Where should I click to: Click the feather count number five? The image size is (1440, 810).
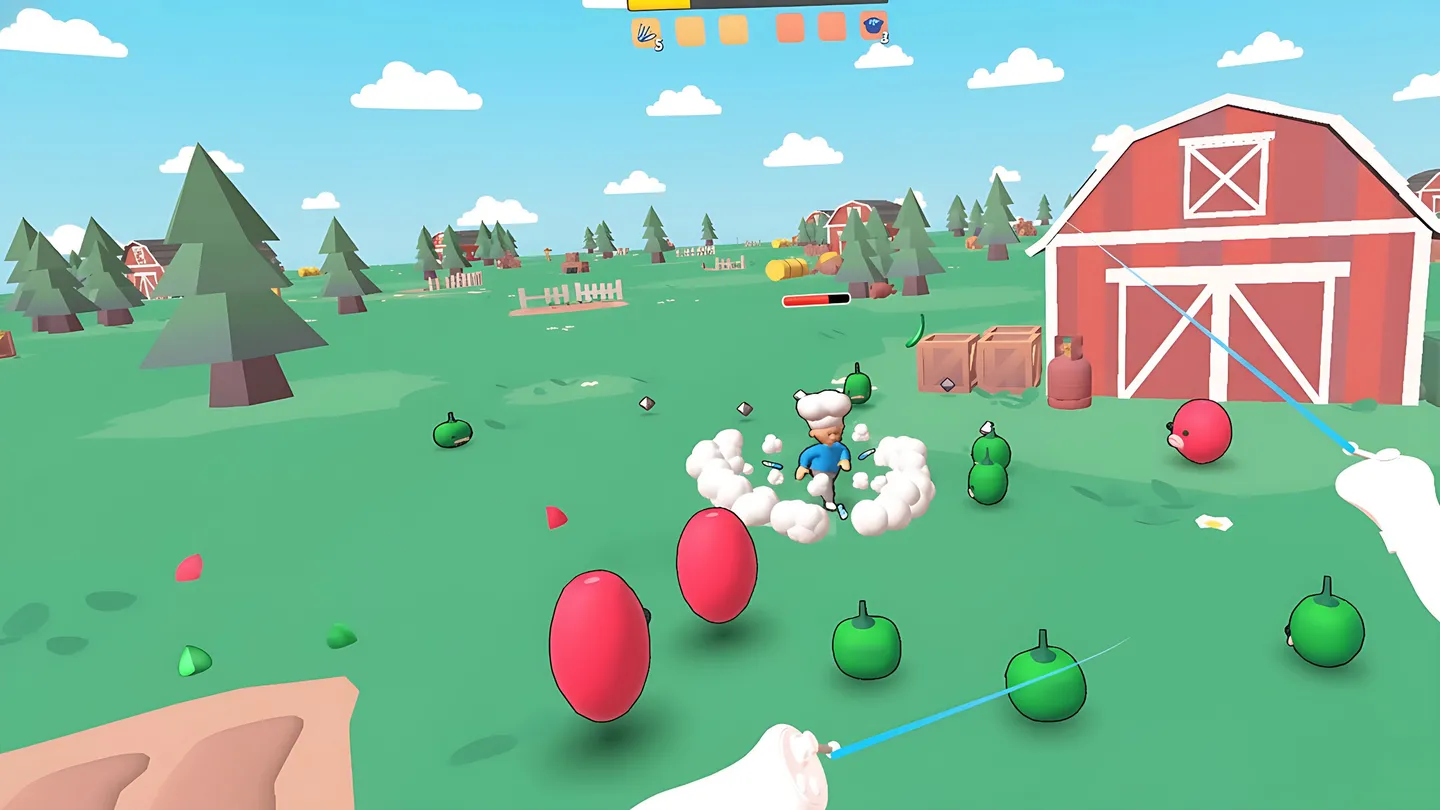point(659,42)
